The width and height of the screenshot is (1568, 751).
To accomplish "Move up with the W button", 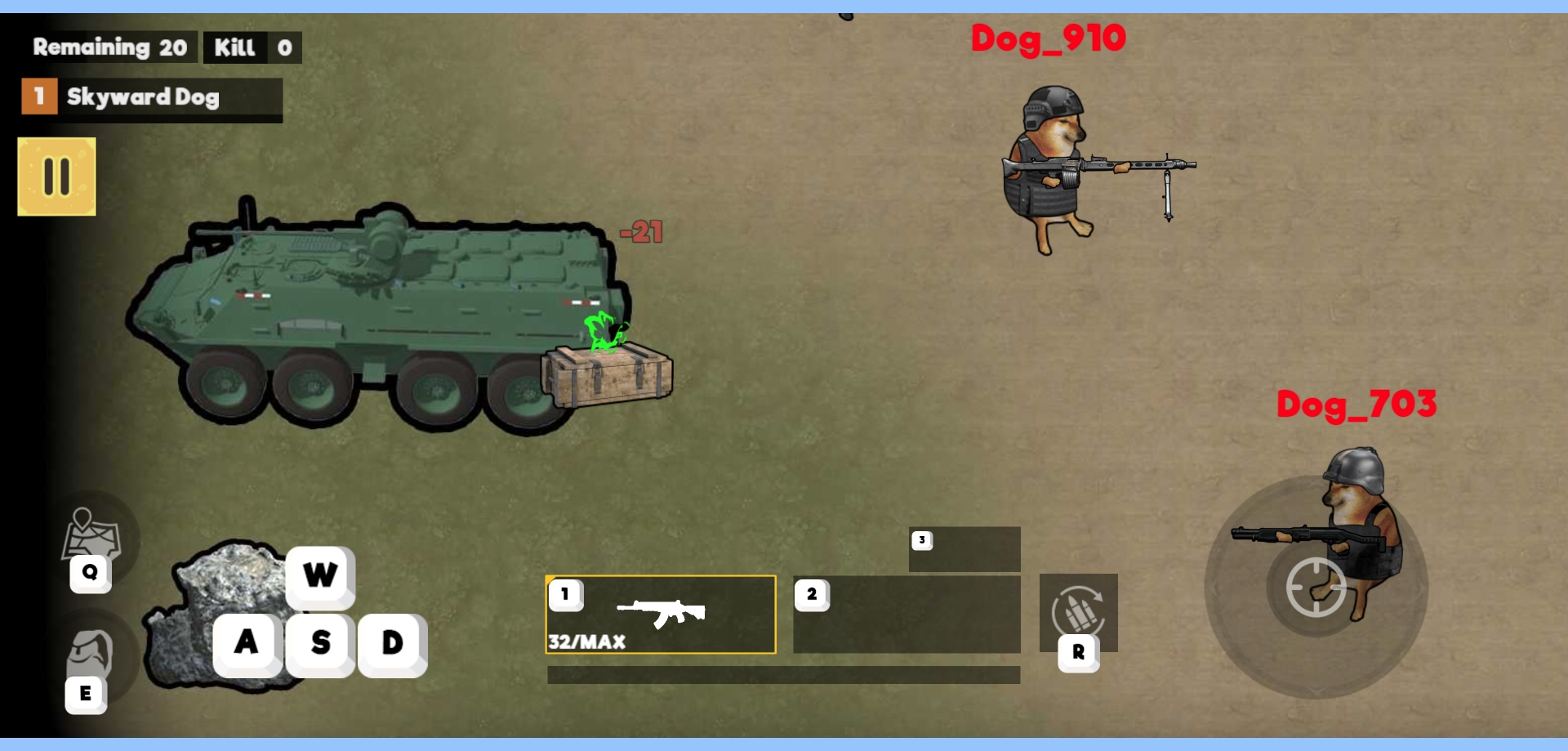I will tap(320, 575).
